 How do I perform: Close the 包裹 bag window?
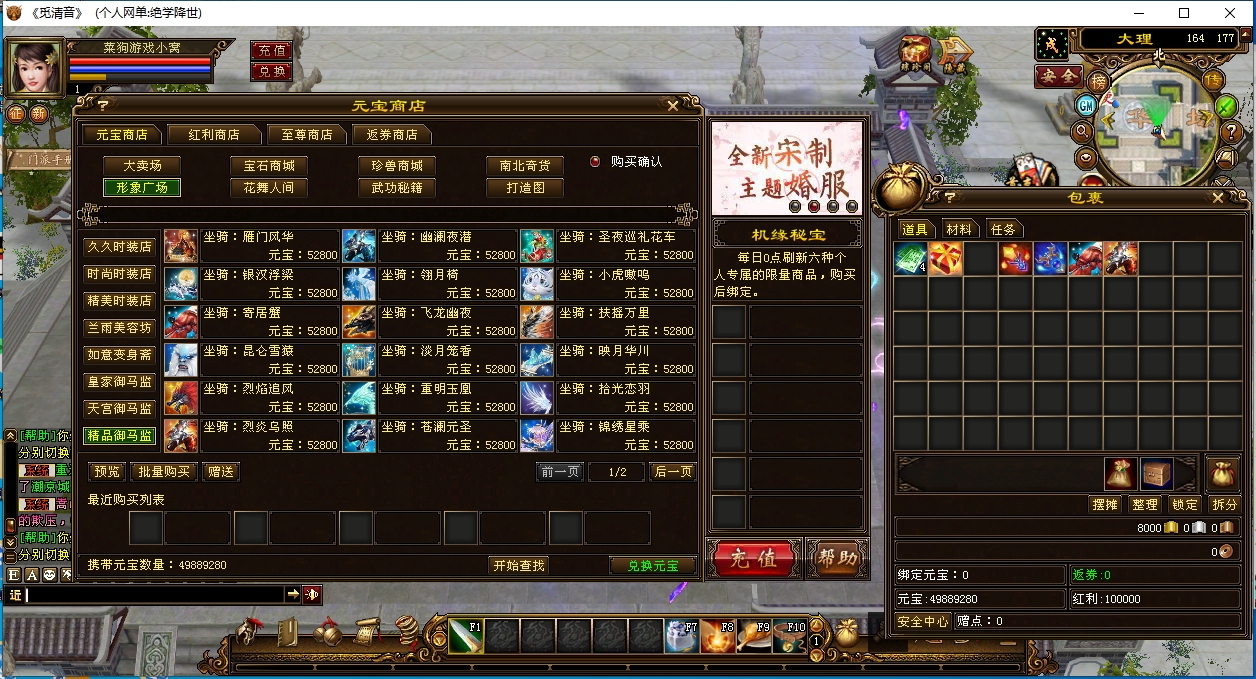[1217, 197]
